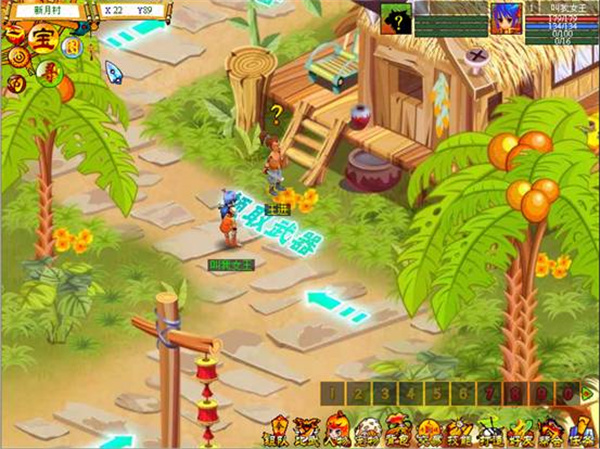
Task: Open the 任务 quest log
Action: coord(581,432)
